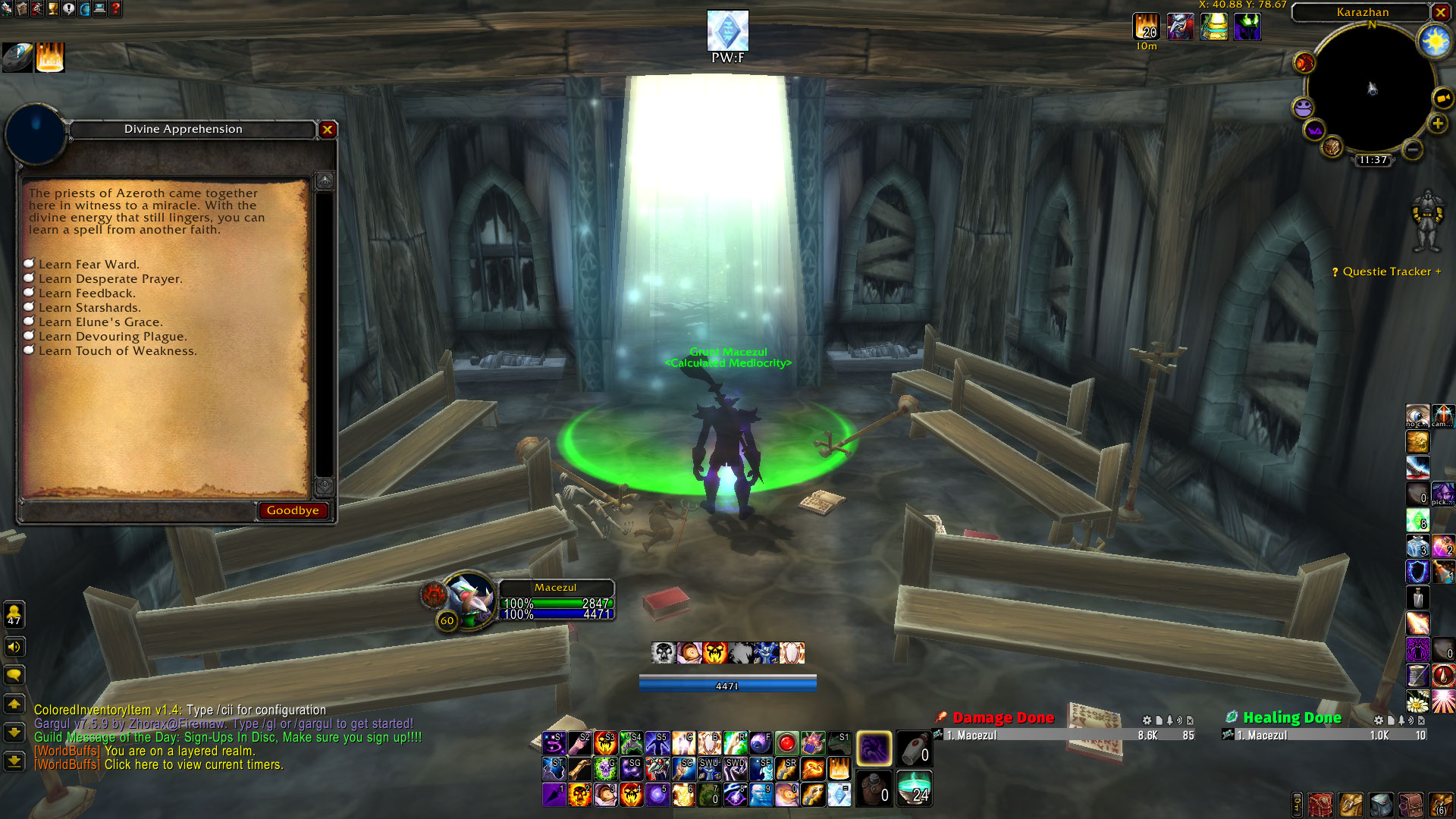Open the Damage Done meter title

(1003, 717)
